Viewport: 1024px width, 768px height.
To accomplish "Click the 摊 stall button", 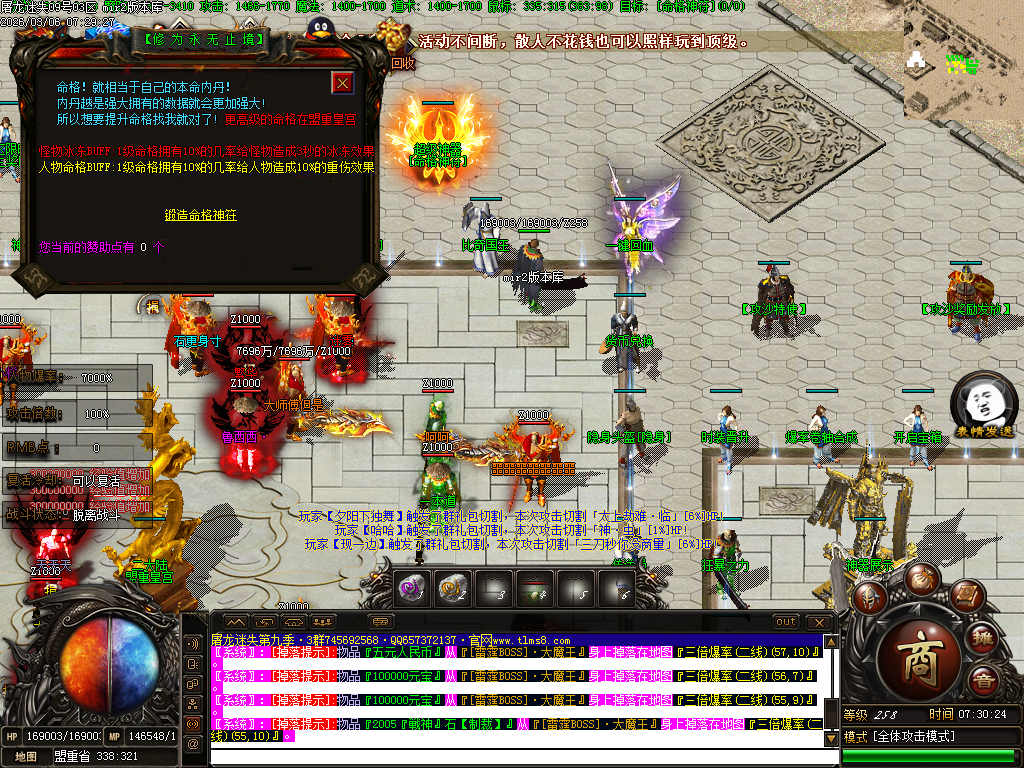I will click(983, 638).
